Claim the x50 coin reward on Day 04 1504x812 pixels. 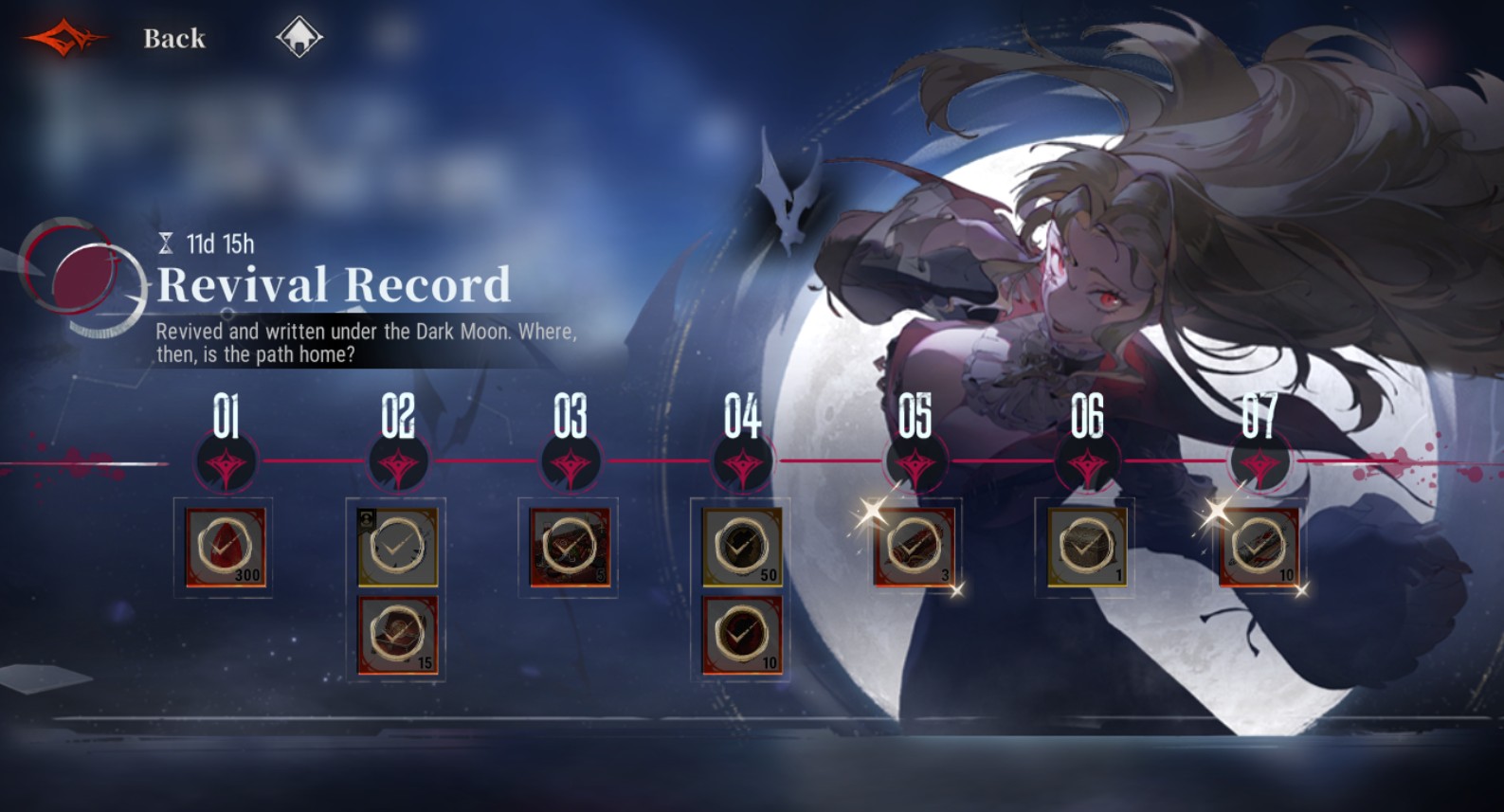pos(743,545)
